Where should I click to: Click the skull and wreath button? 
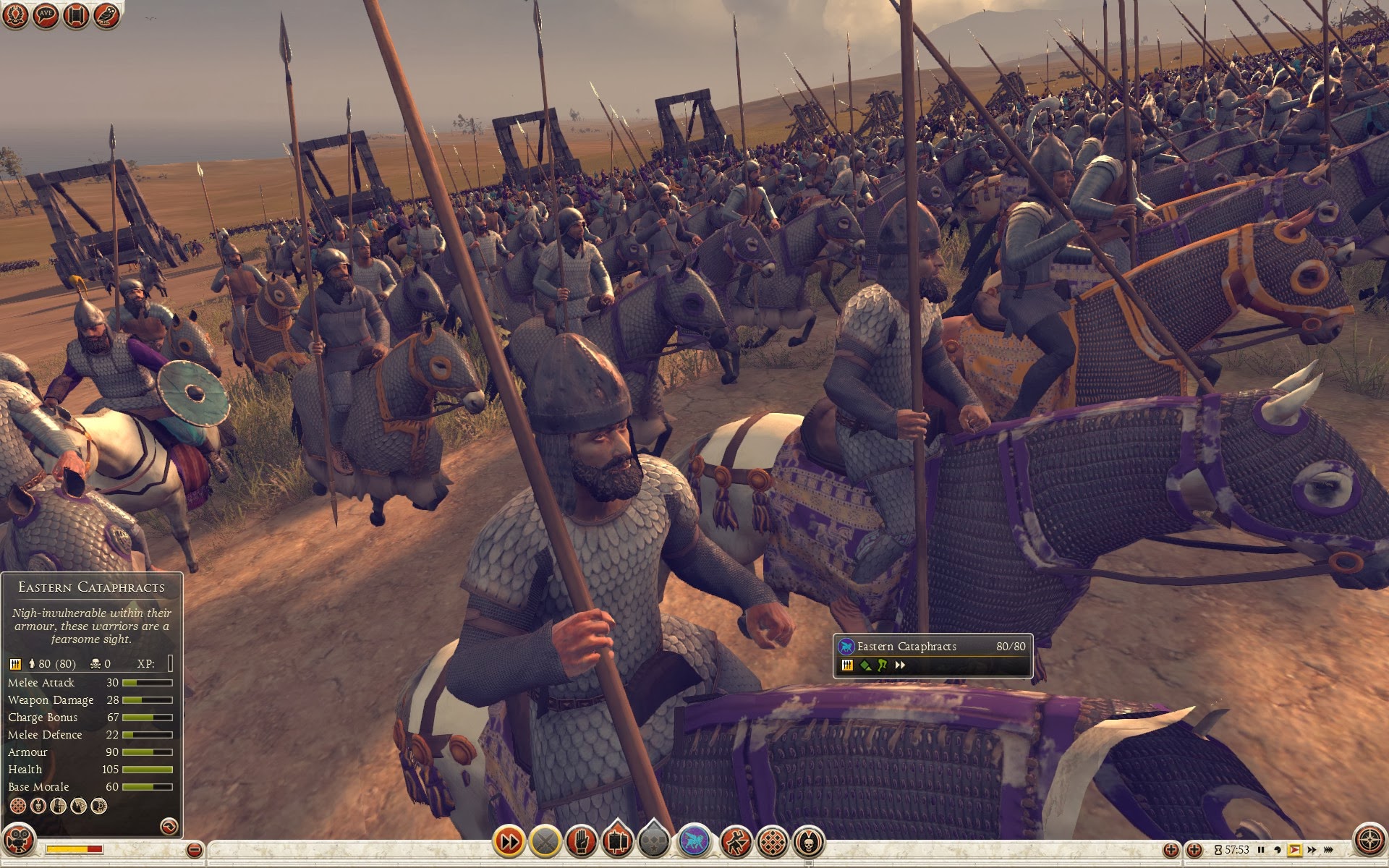pyautogui.click(x=809, y=841)
